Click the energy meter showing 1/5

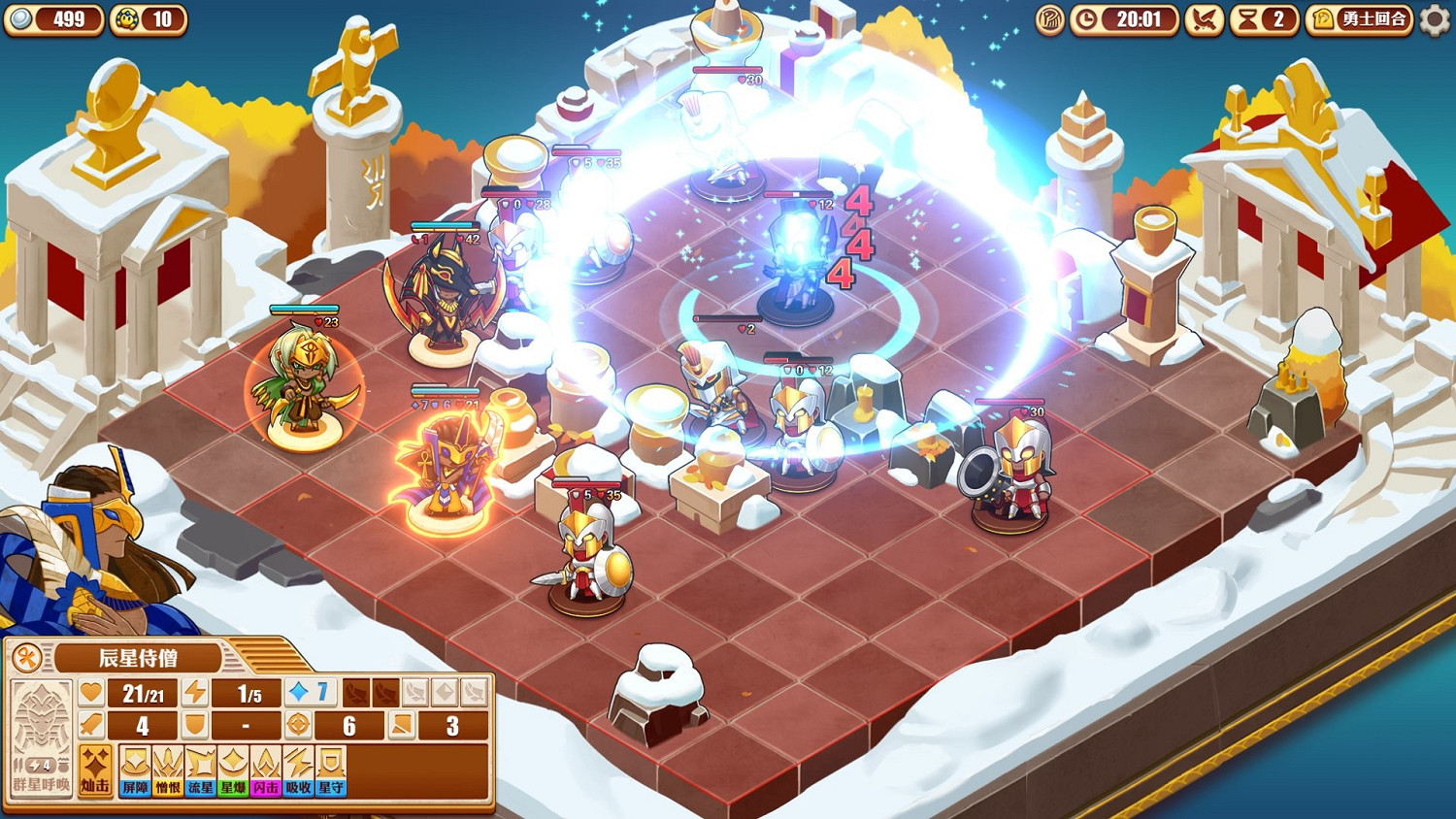[x=244, y=693]
